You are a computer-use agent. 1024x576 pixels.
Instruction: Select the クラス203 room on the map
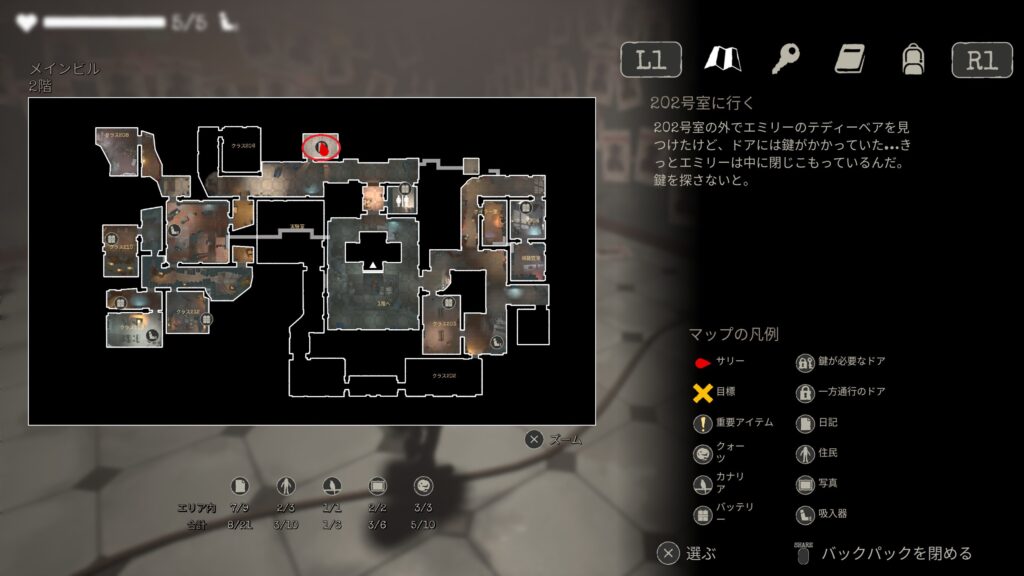(445, 324)
